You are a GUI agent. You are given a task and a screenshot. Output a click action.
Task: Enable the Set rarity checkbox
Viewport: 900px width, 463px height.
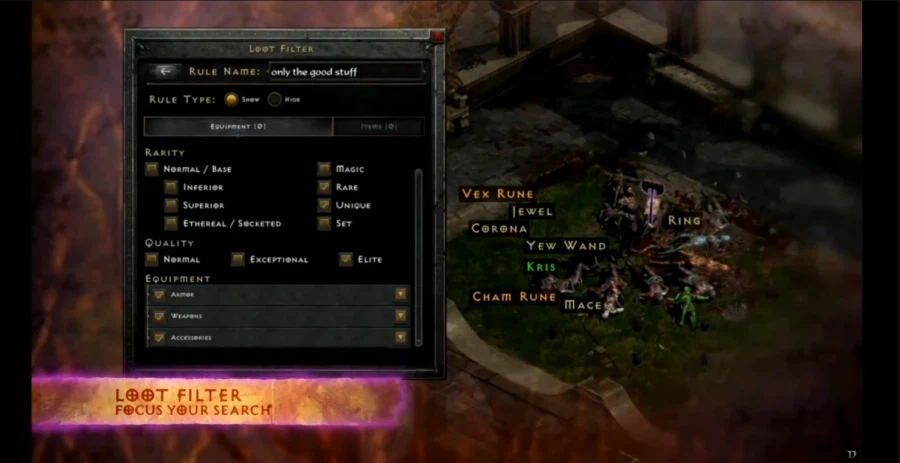coord(324,223)
